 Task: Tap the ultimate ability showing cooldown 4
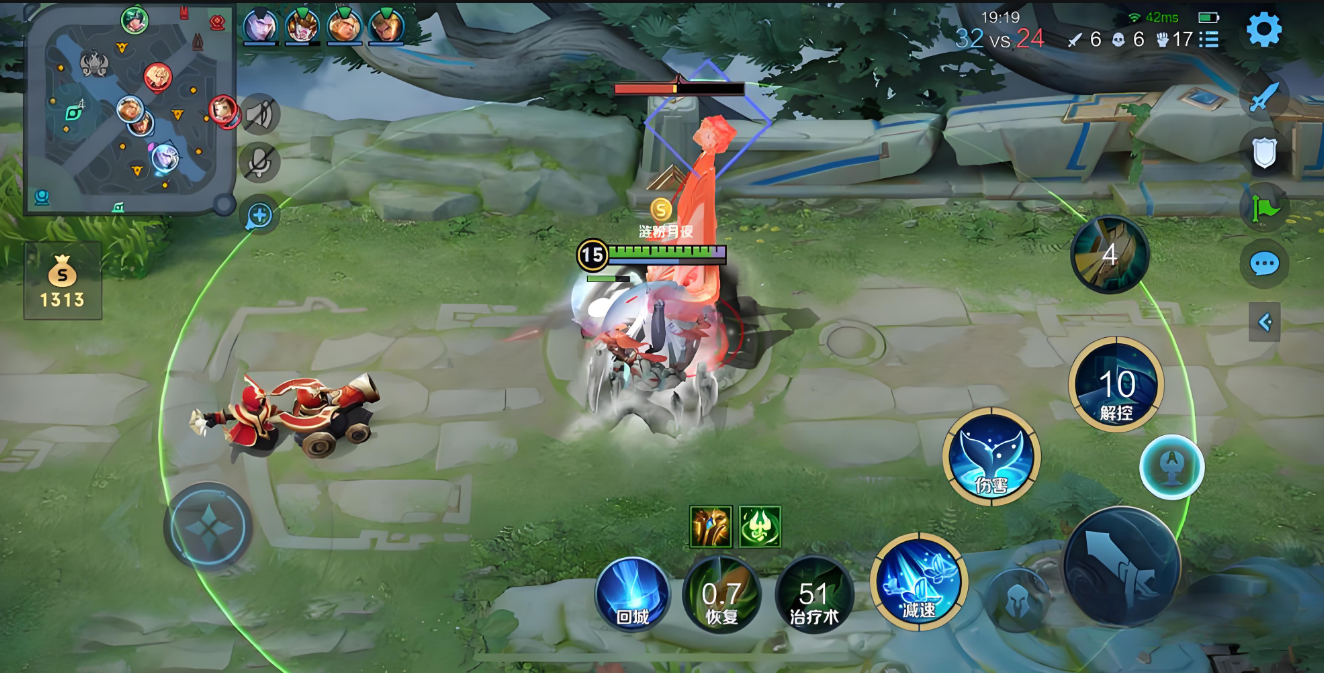(x=1109, y=255)
